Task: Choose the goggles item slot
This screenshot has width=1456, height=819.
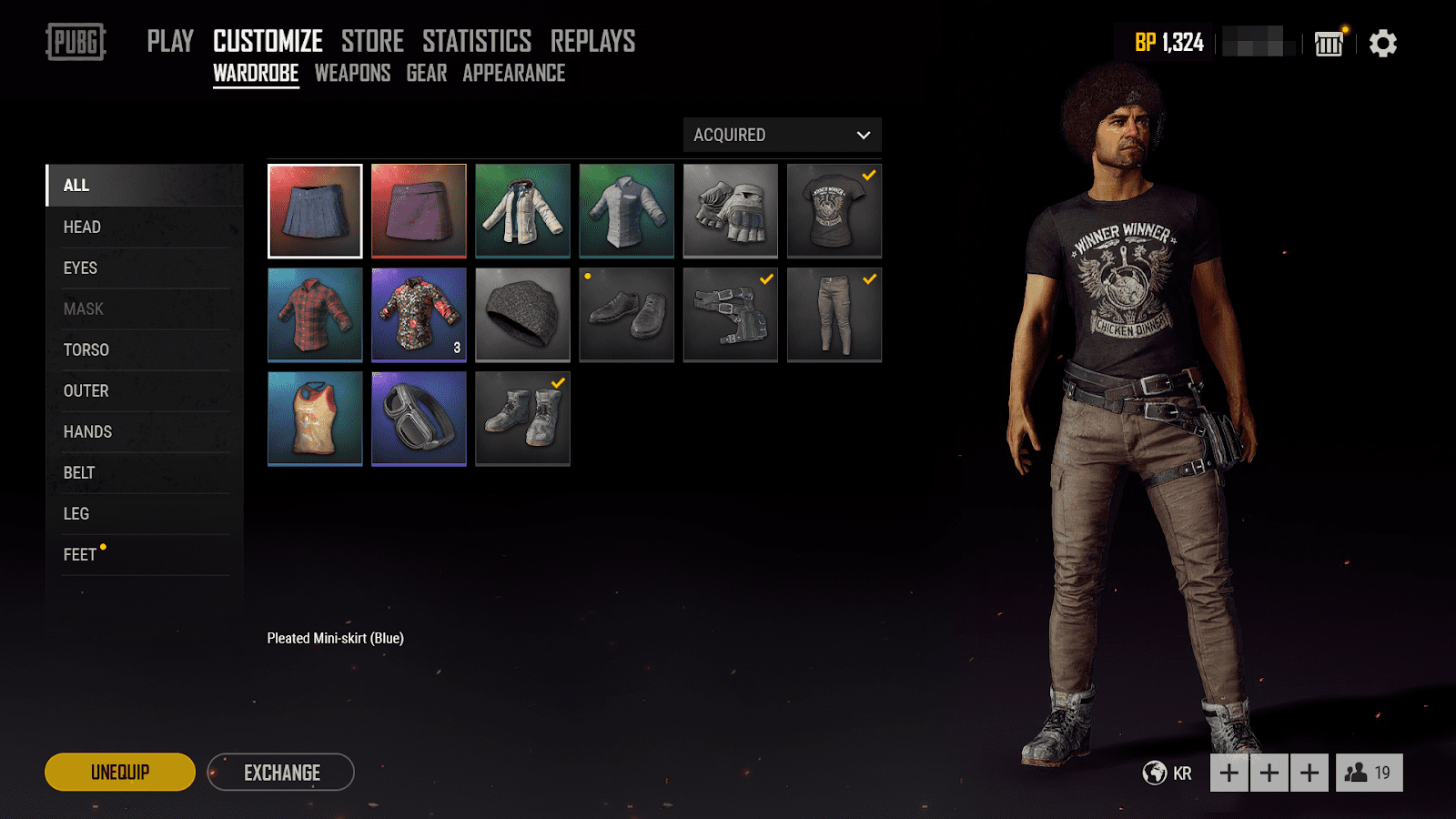Action: click(x=419, y=419)
